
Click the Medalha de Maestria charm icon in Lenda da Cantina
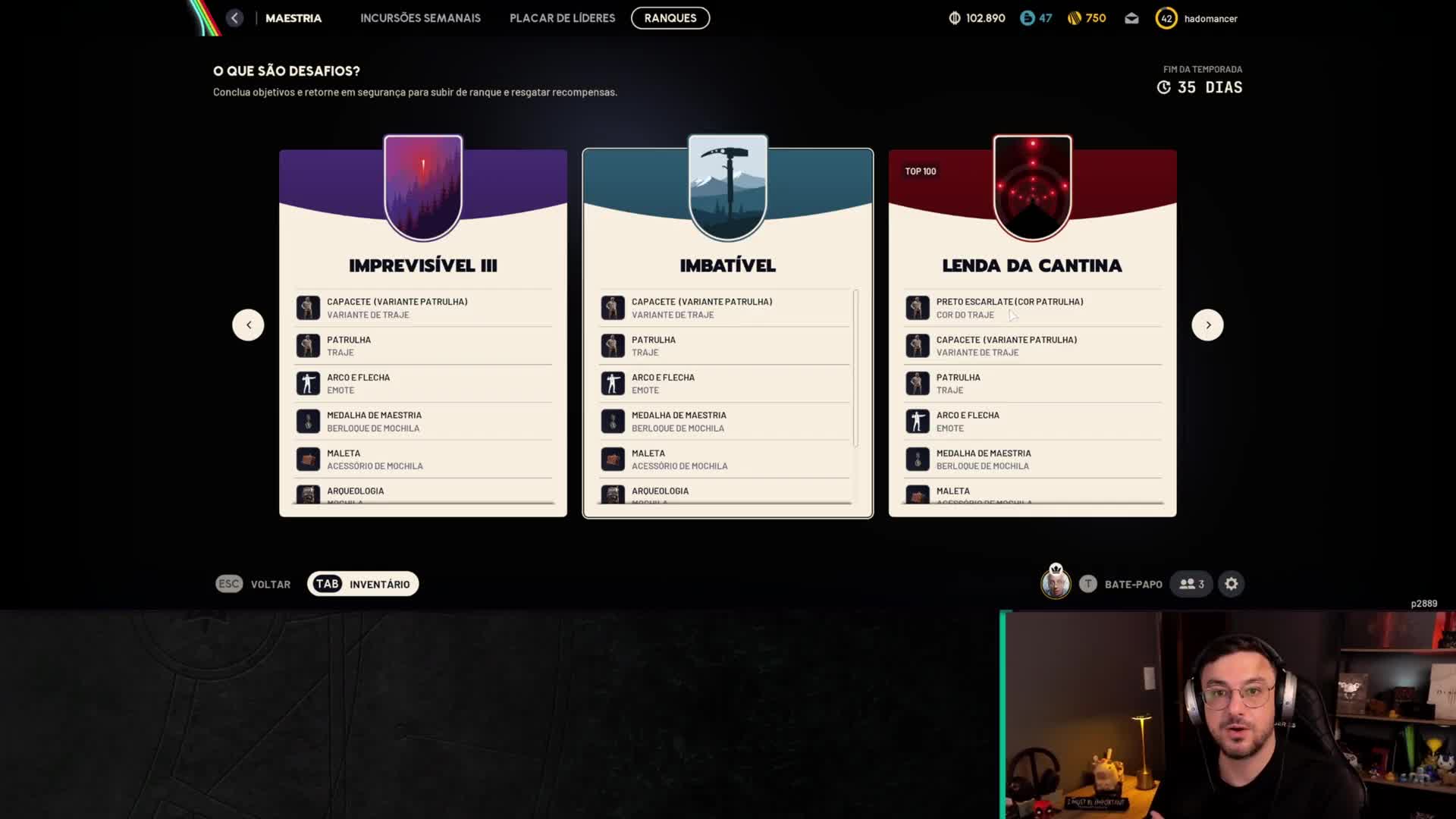pos(918,459)
